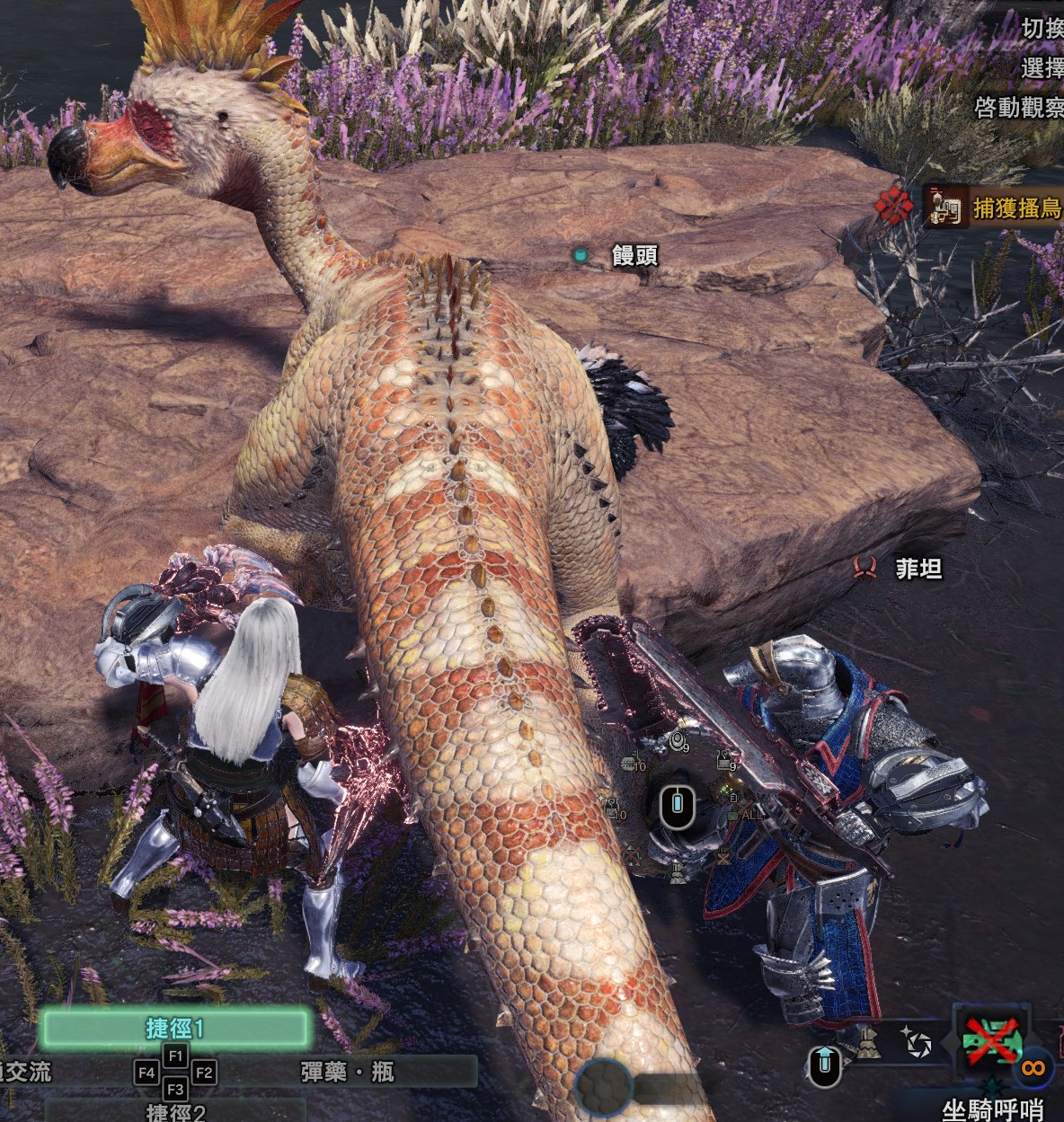Screen dimensions: 1064x1122
Task: Choose the top radial item with count 9
Action: 678,741
